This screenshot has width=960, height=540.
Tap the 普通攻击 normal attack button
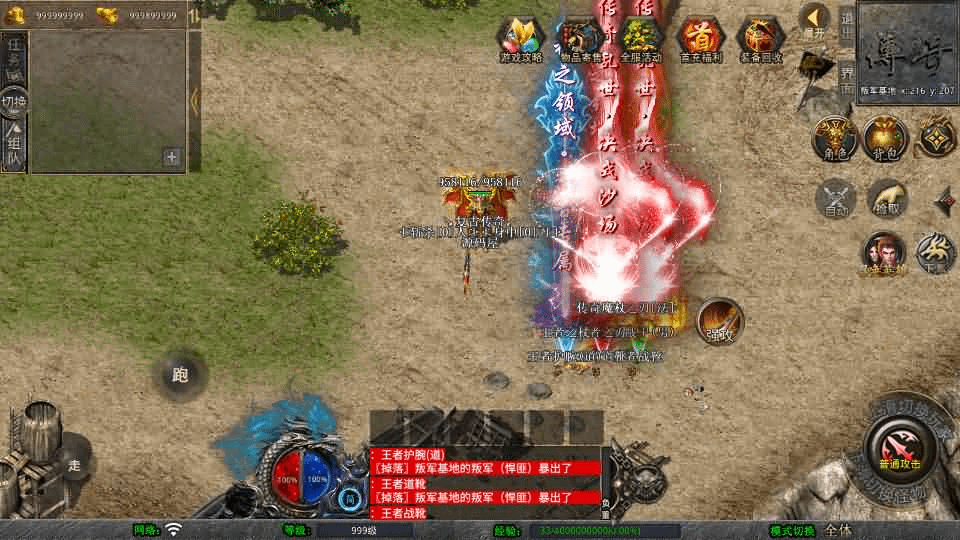pos(898,448)
